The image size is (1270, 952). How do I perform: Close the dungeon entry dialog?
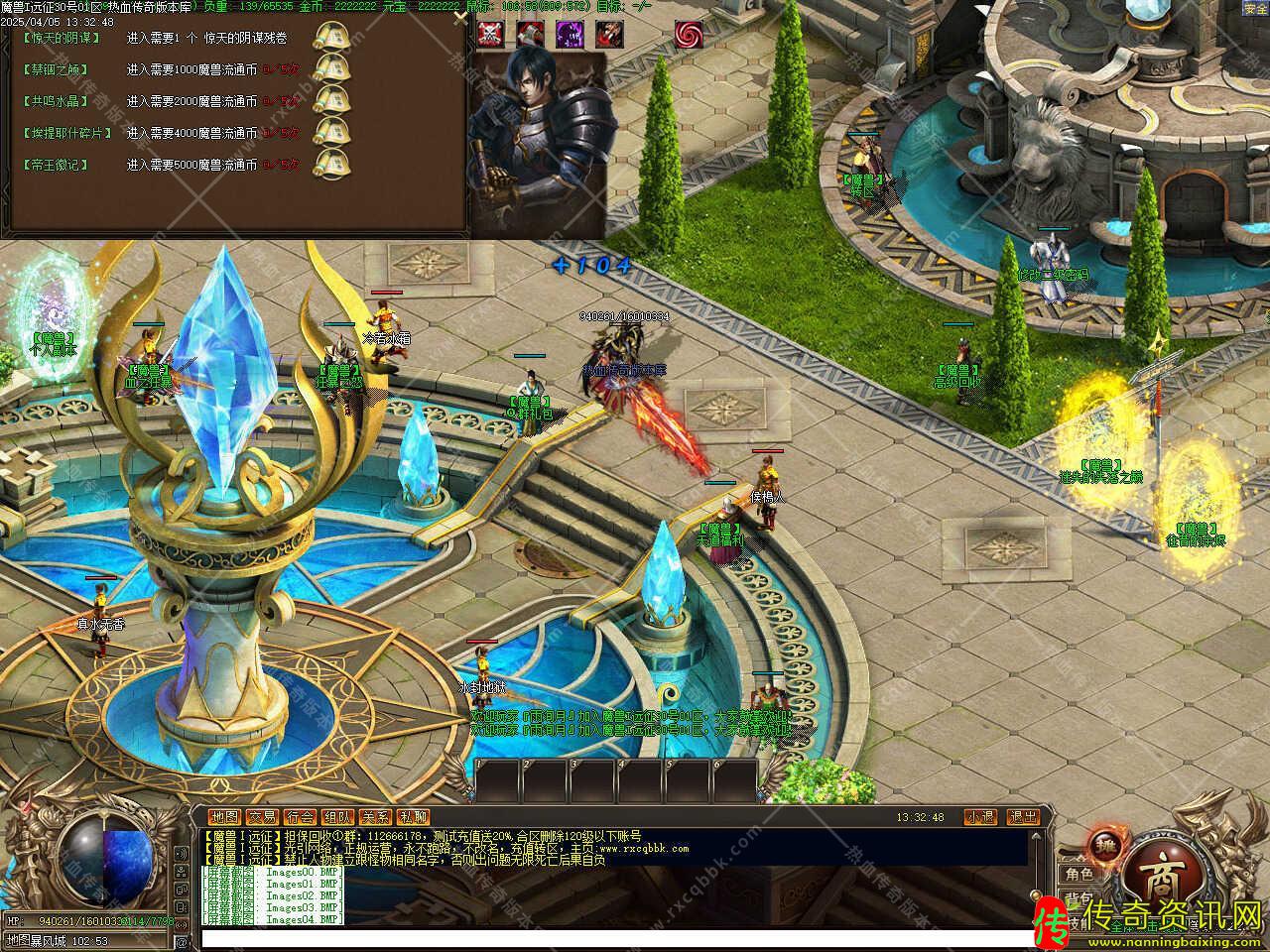[459, 17]
